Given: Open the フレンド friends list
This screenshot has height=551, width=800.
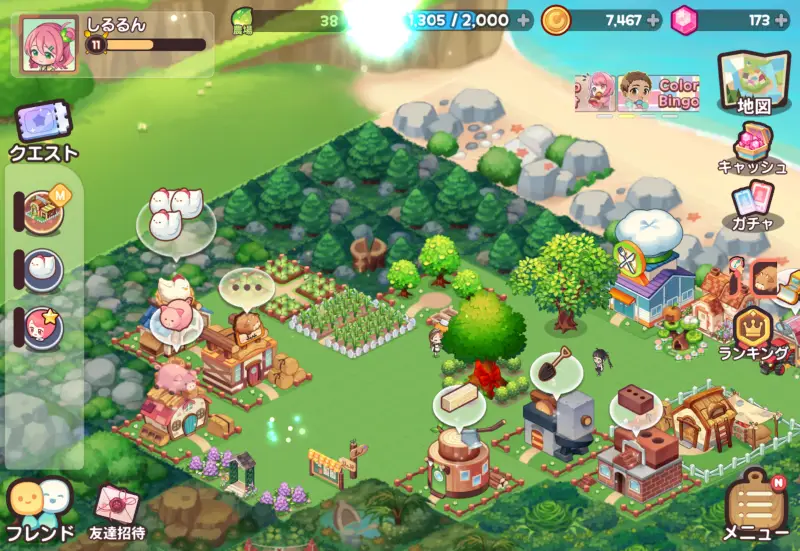Looking at the screenshot, I should (x=41, y=508).
